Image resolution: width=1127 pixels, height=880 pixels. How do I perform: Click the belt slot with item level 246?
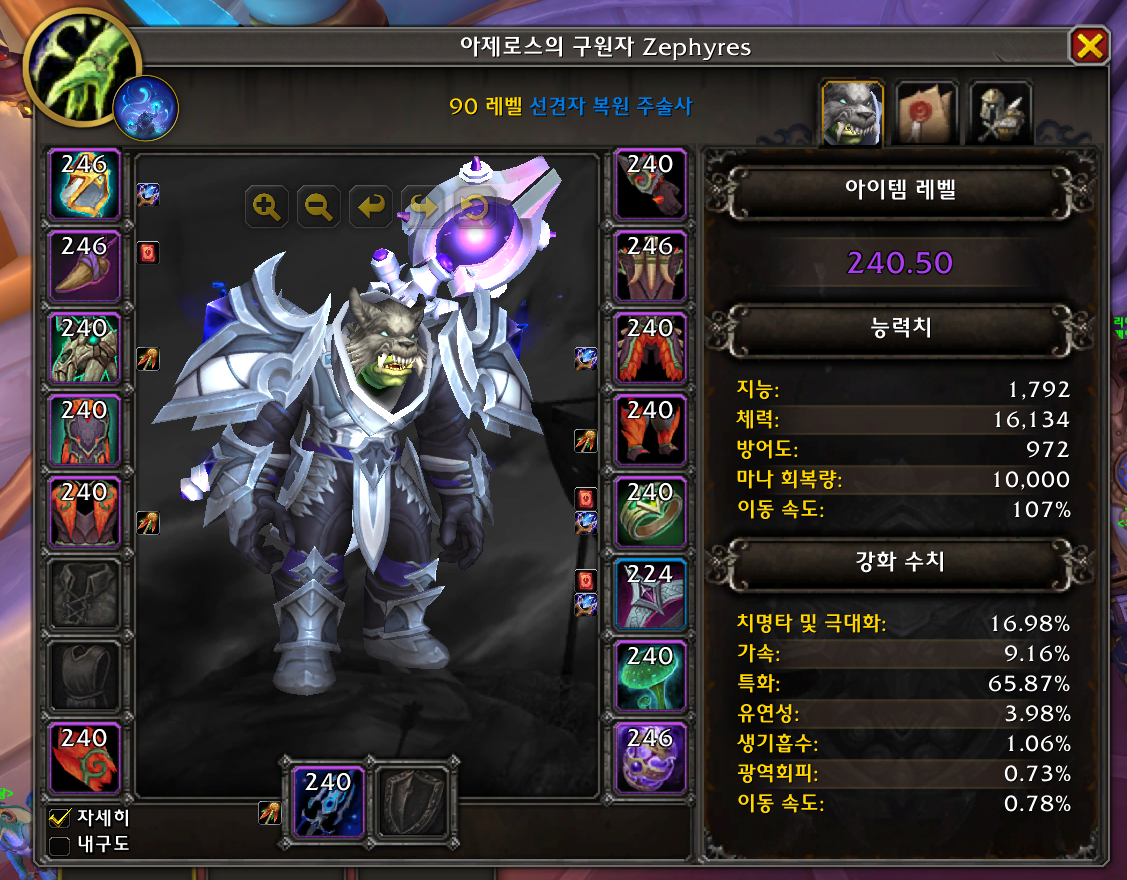650,267
